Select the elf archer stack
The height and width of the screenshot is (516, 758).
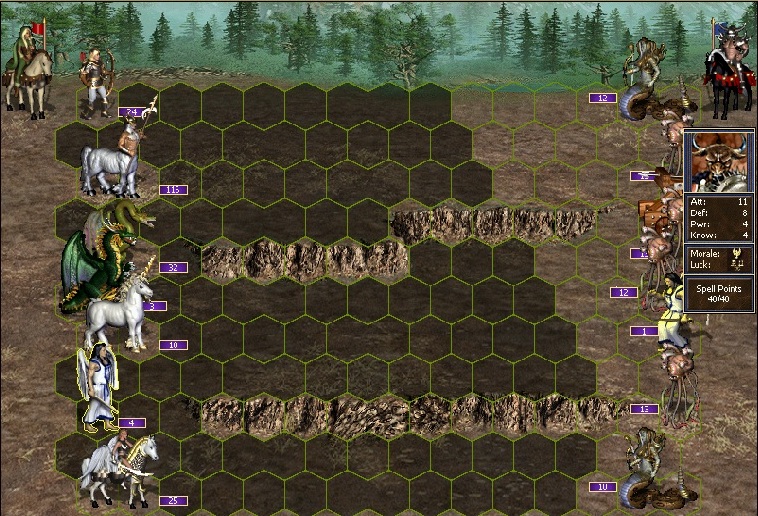tap(98, 82)
